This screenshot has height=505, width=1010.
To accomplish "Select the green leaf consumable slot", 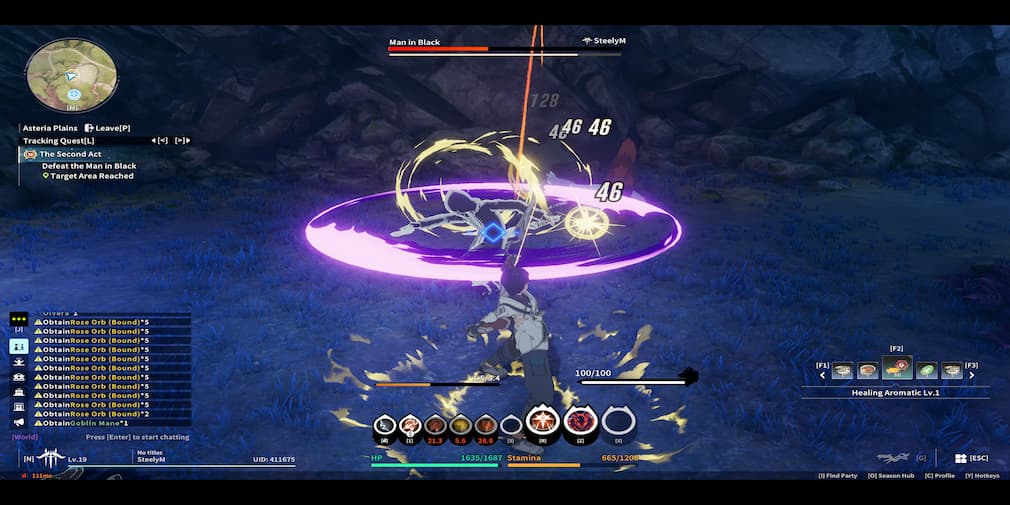I will coord(927,371).
